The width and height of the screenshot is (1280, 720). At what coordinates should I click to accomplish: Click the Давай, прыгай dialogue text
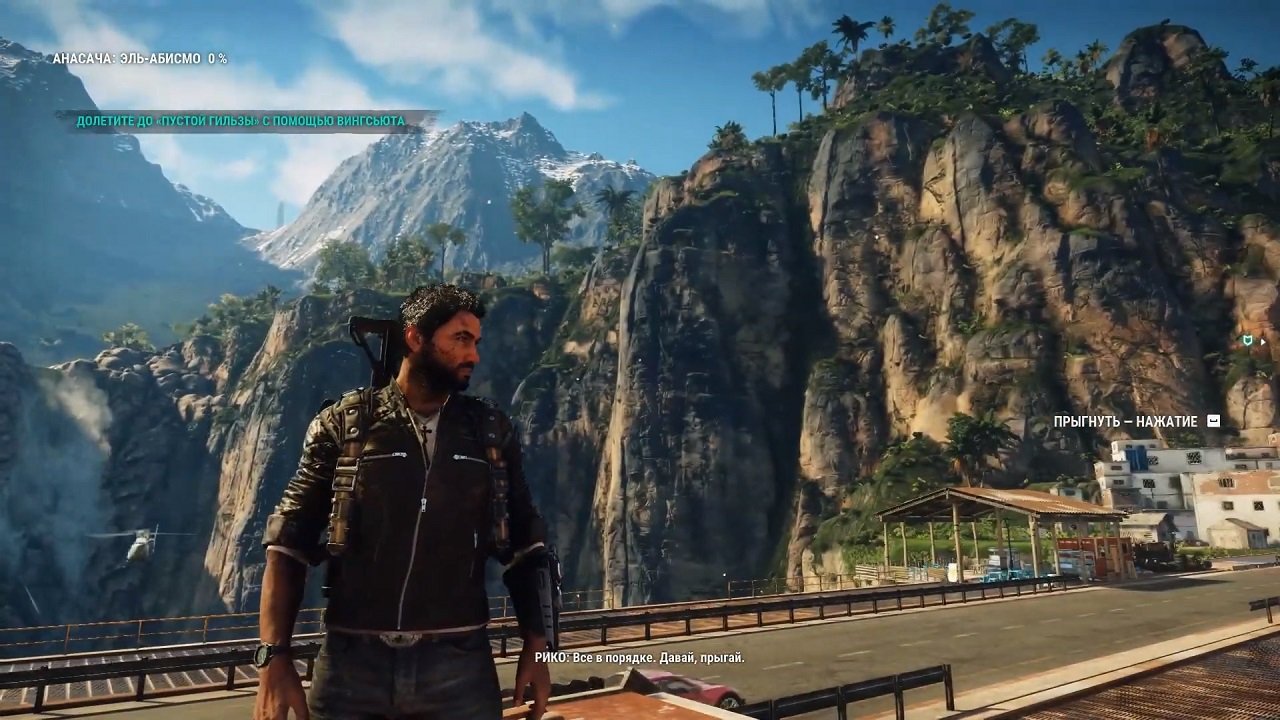pos(700,658)
